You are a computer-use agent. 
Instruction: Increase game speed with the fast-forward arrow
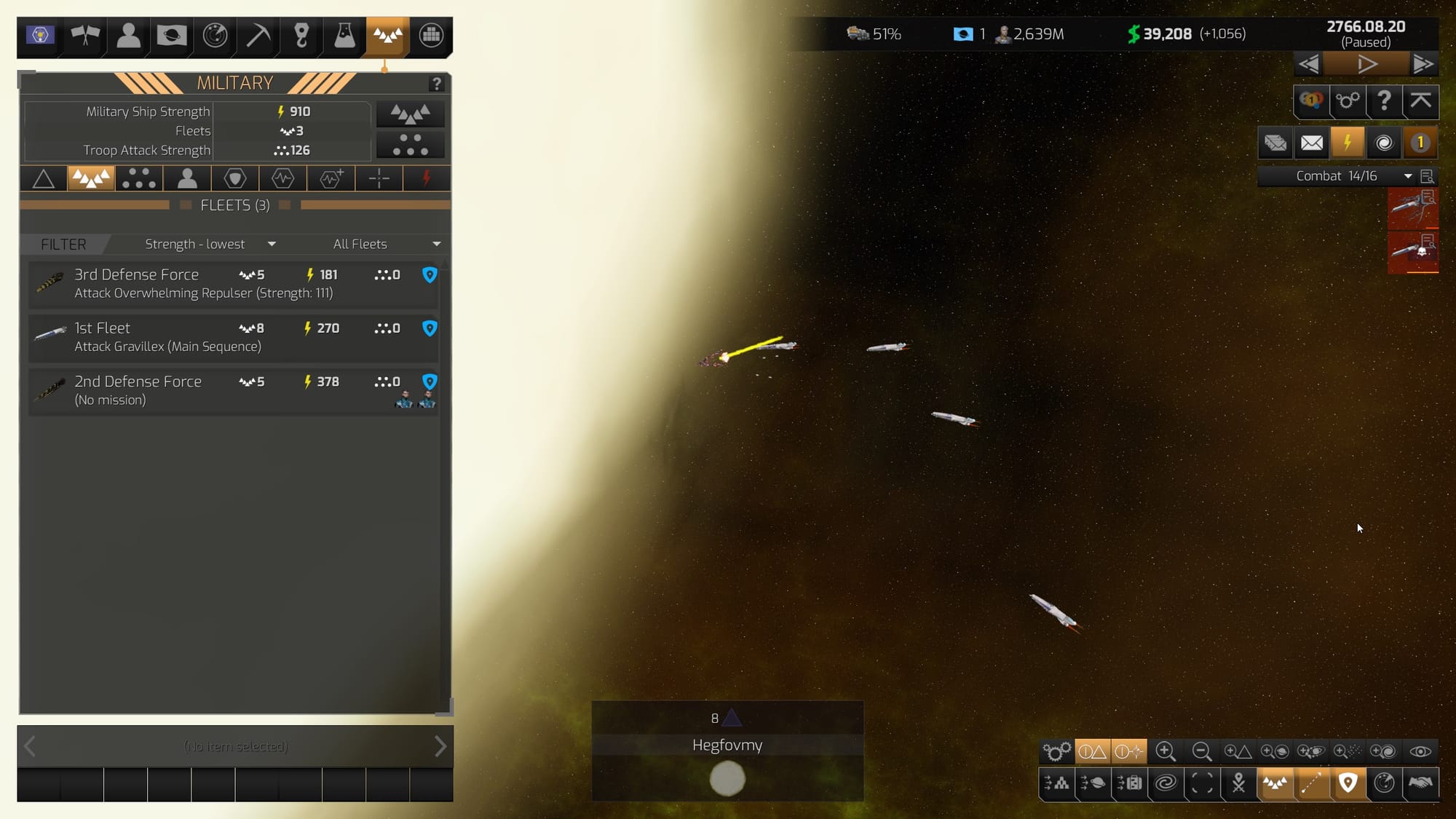pos(1423,65)
